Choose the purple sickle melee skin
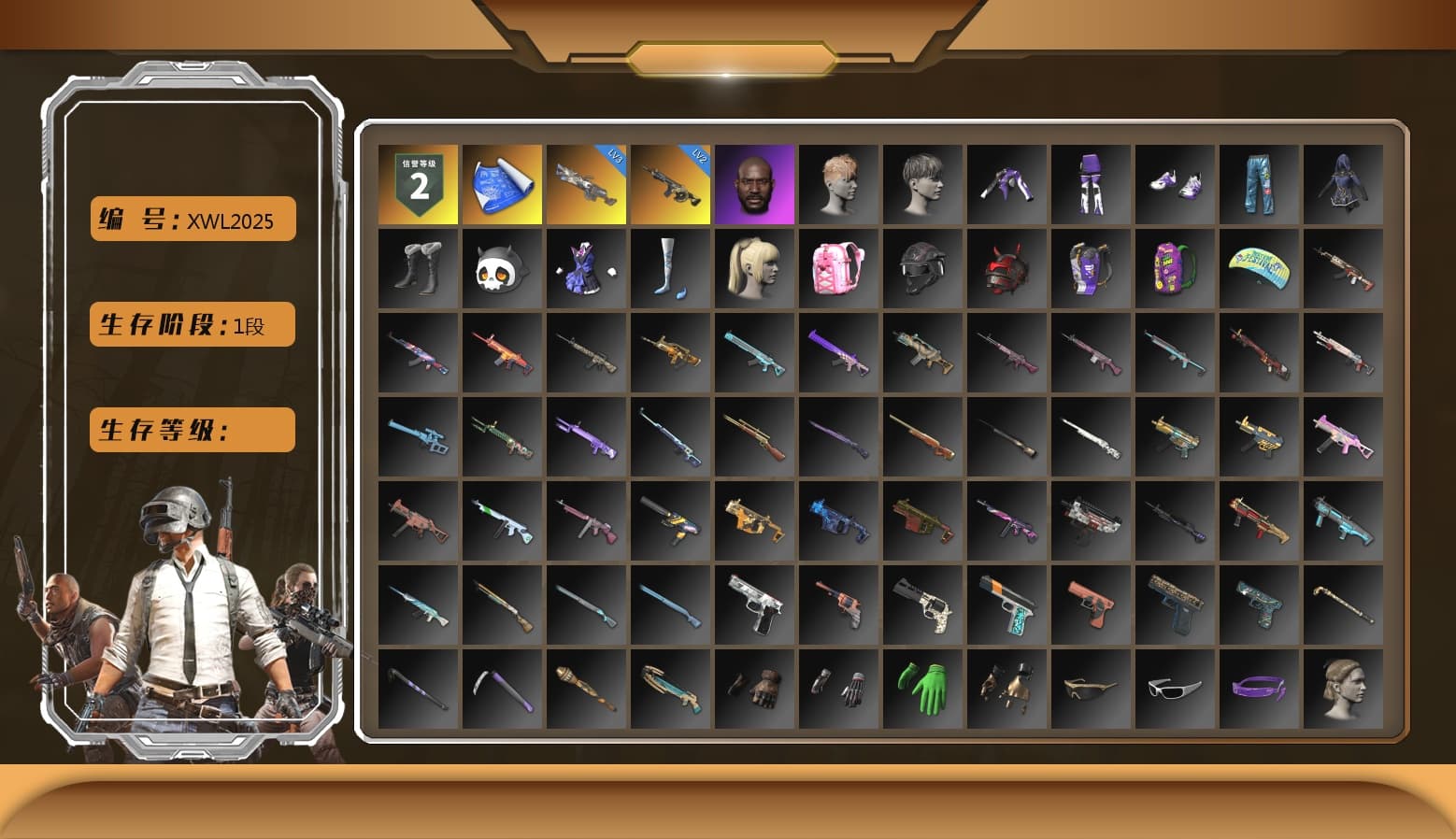This screenshot has width=1456, height=839. [x=502, y=689]
